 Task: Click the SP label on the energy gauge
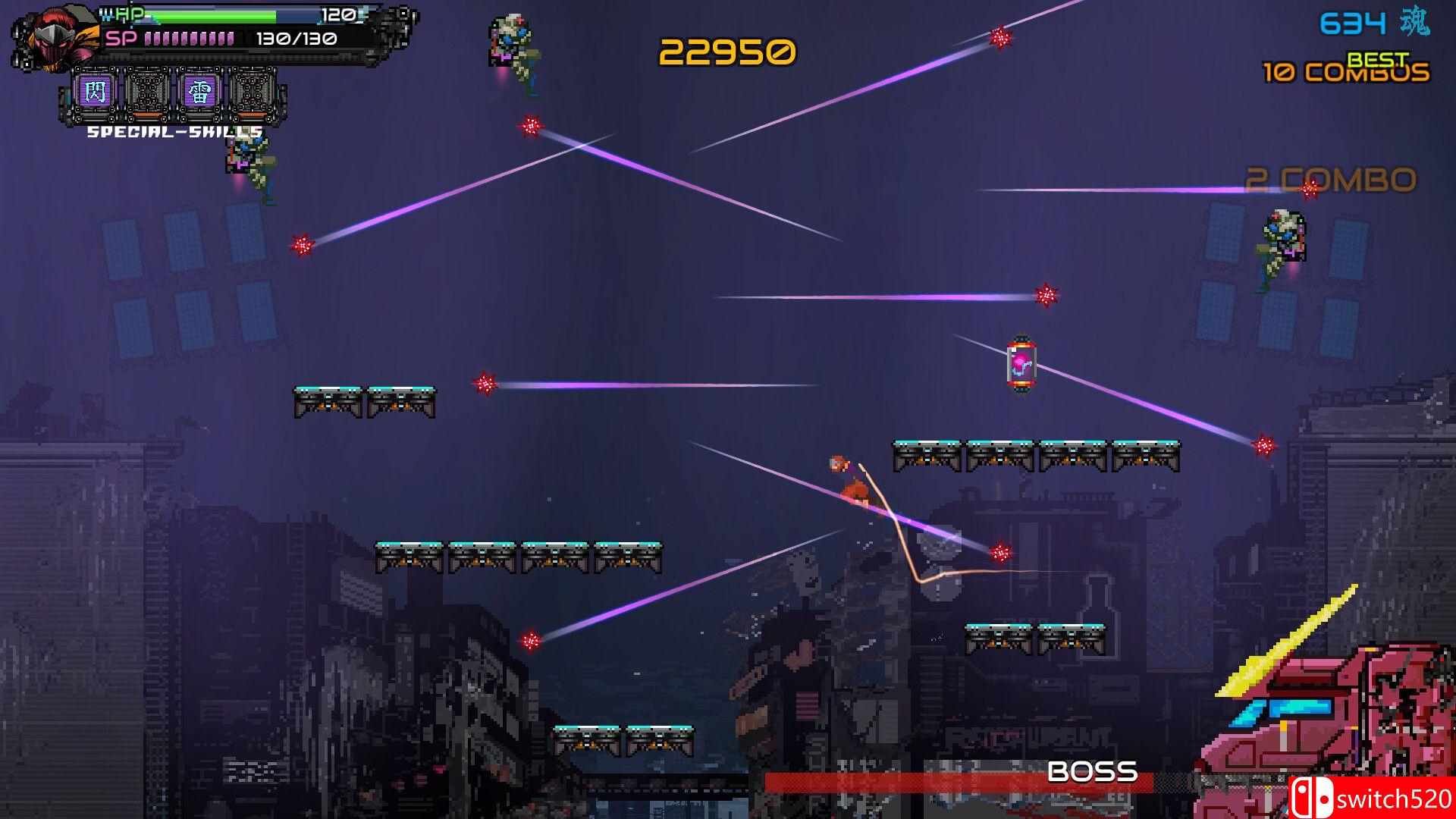point(124,38)
